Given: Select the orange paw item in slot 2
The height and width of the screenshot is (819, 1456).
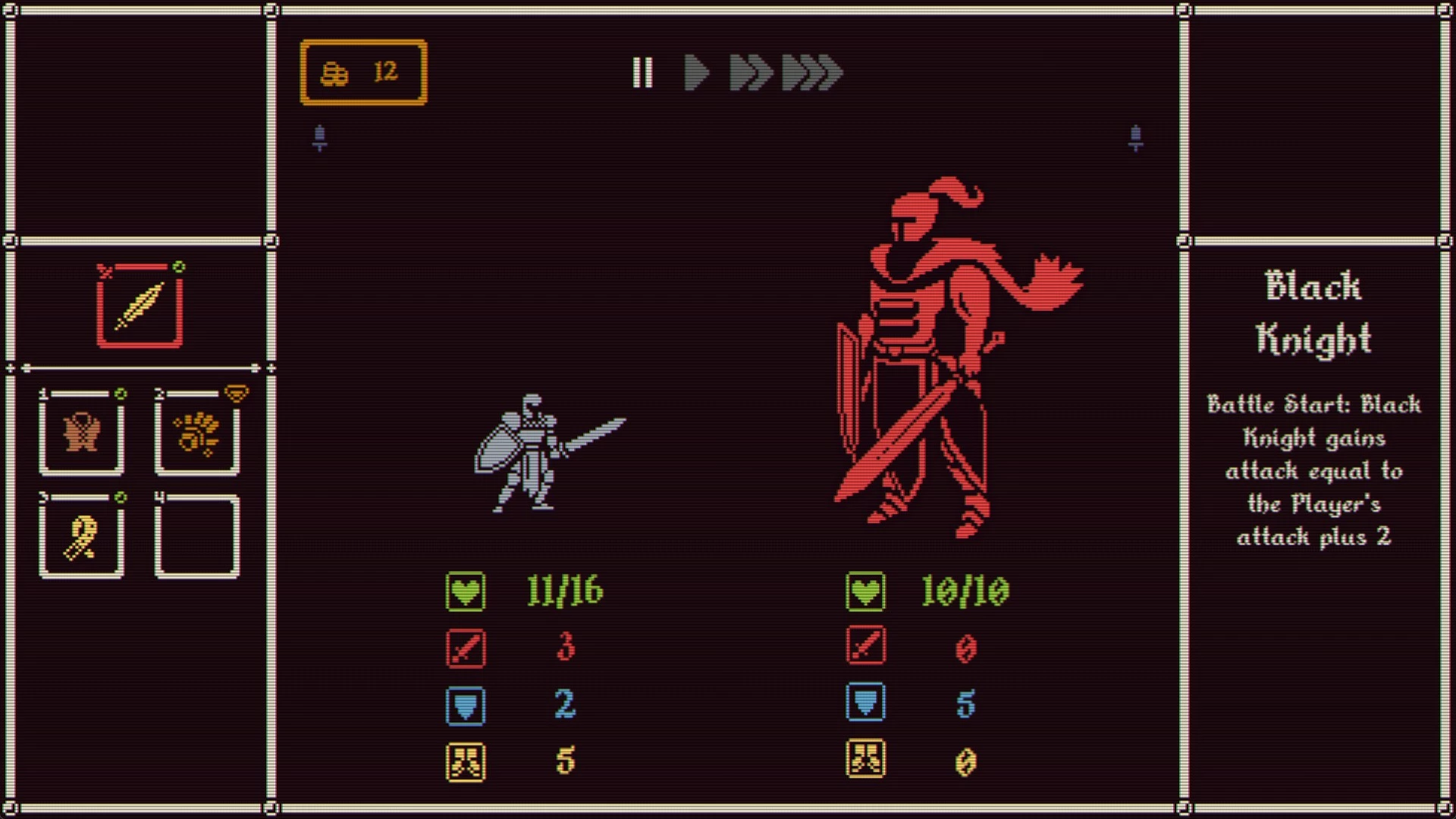Looking at the screenshot, I should tap(197, 433).
